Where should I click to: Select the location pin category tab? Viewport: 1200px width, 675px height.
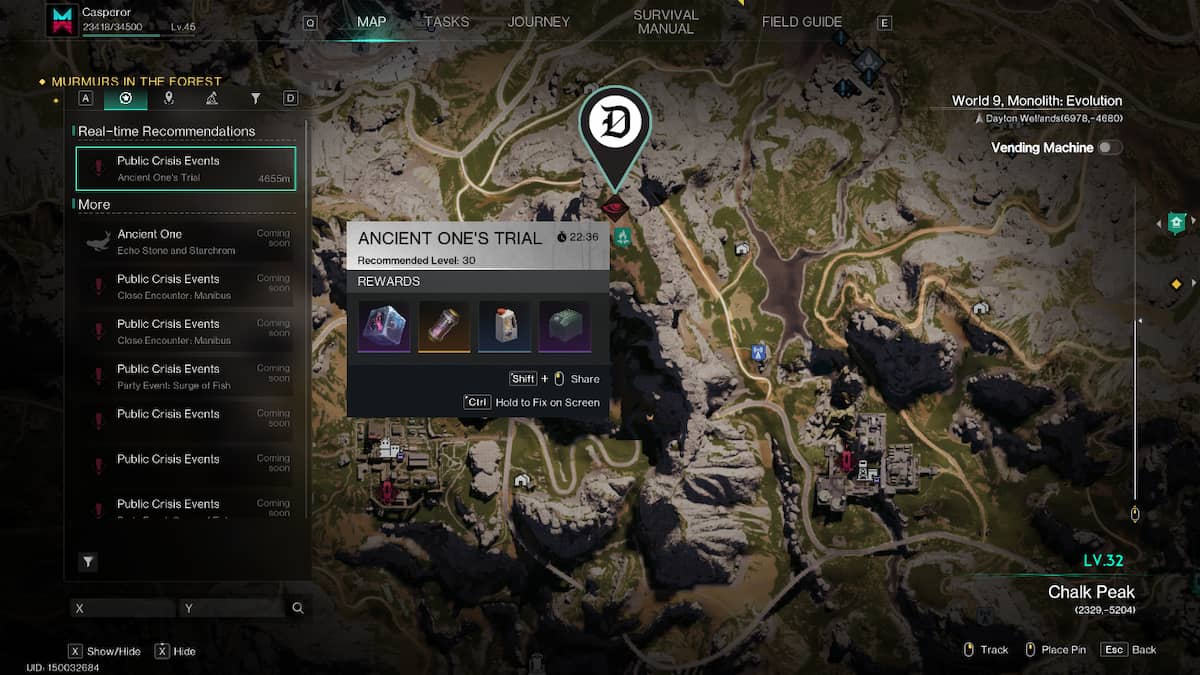(168, 98)
